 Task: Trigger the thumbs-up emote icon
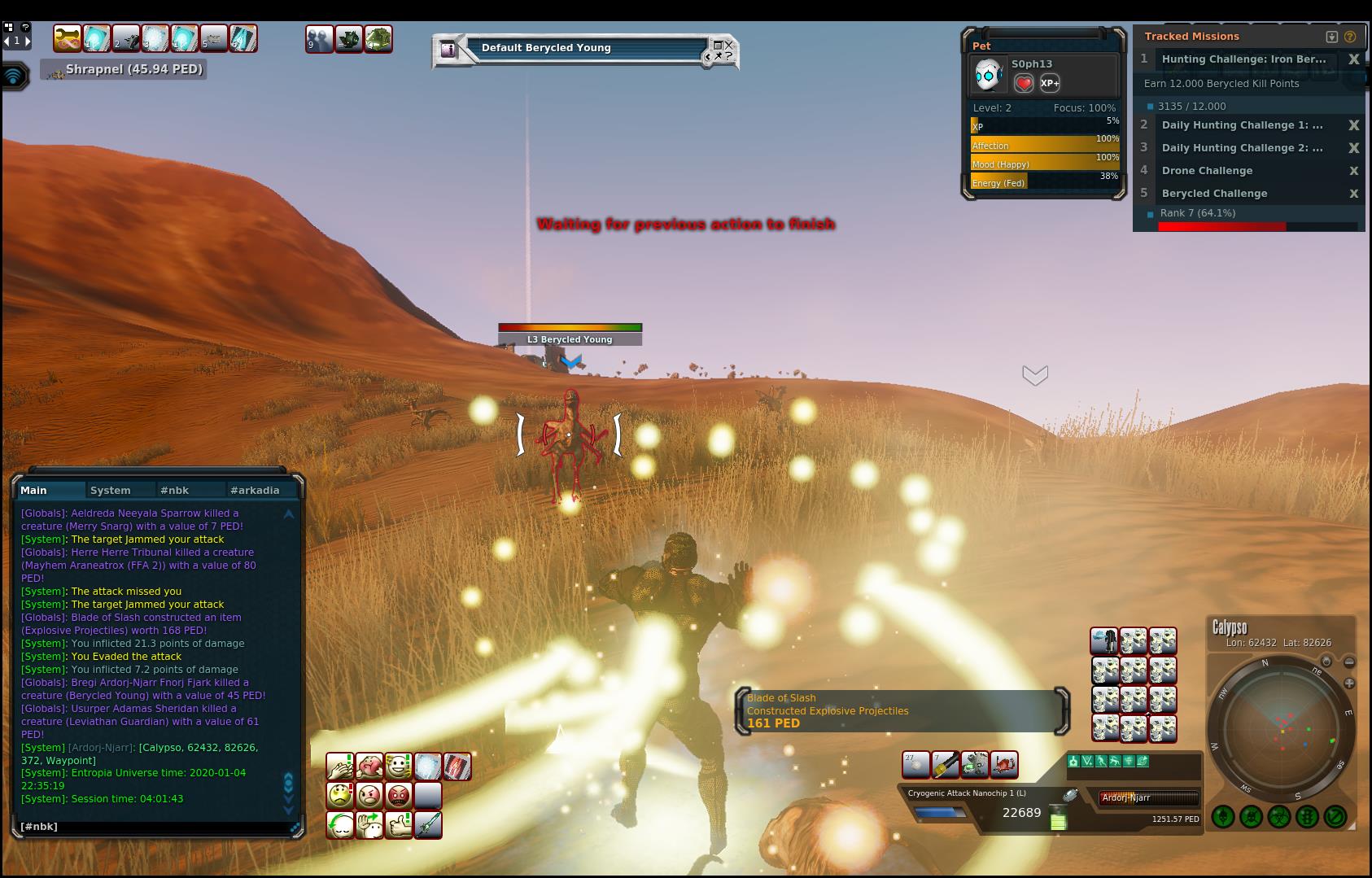(399, 824)
